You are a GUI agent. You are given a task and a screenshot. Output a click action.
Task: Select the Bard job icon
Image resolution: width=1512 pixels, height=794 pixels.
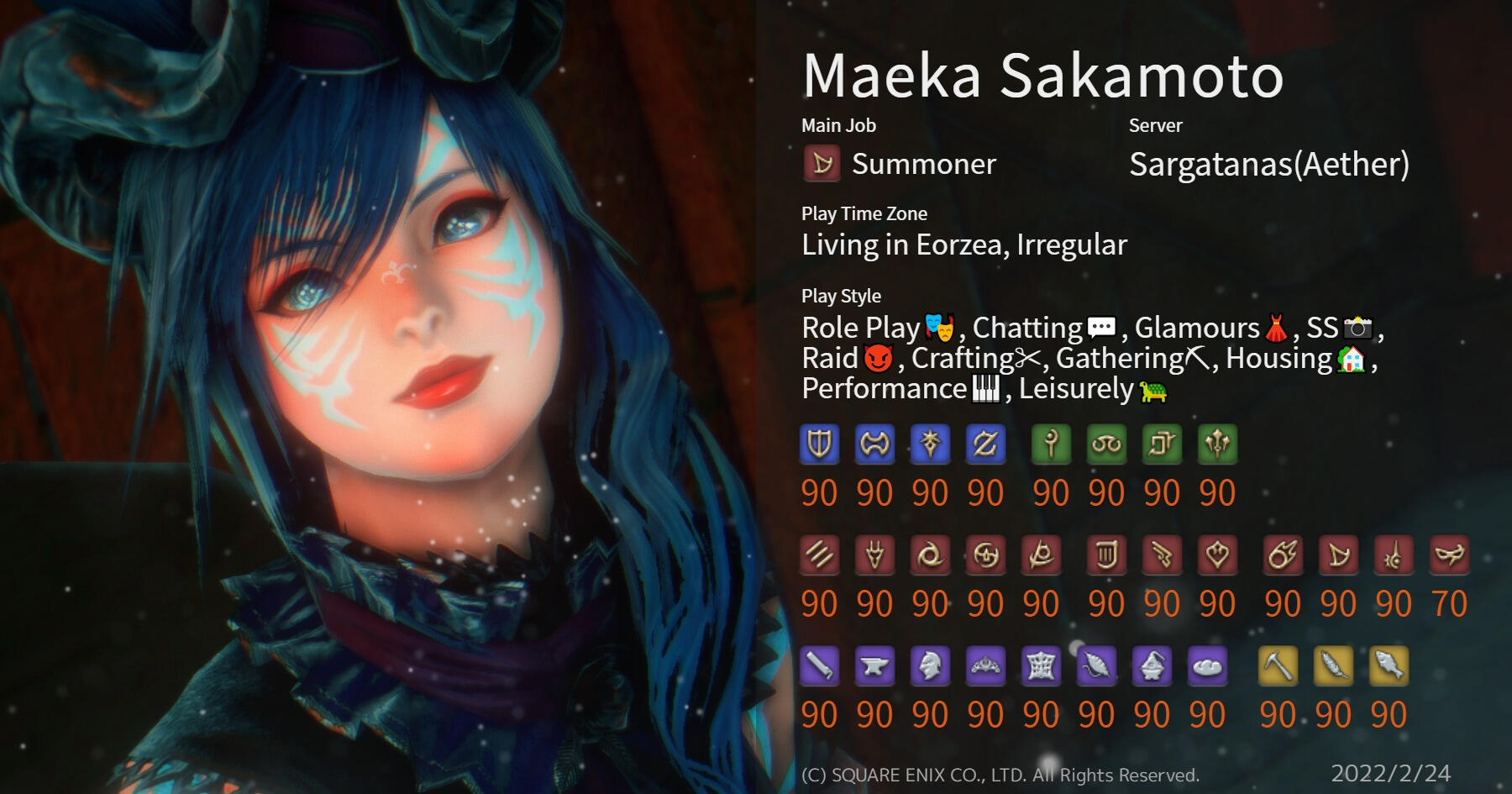[1106, 555]
